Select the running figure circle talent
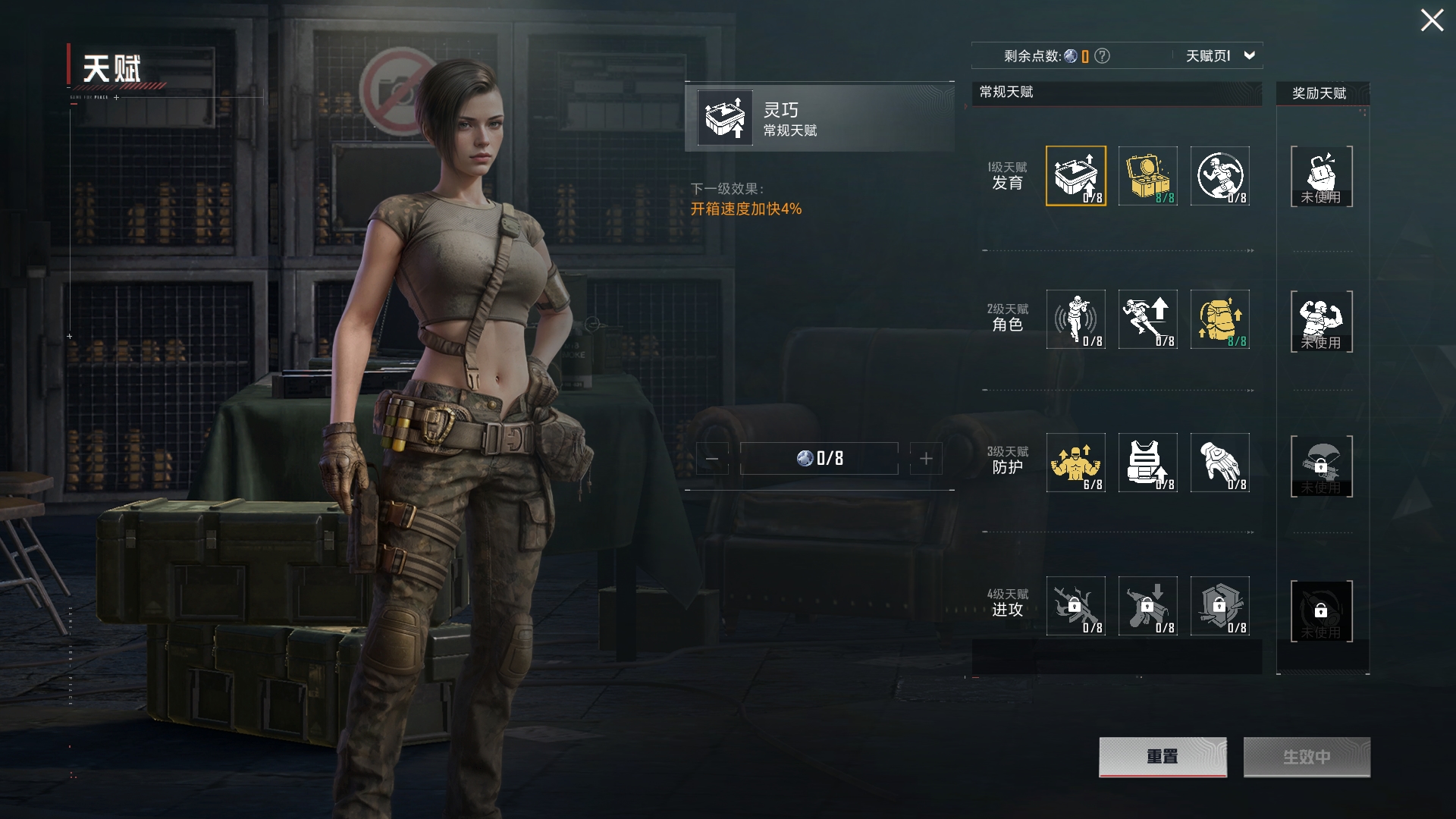Viewport: 1456px width, 819px height. (1219, 176)
